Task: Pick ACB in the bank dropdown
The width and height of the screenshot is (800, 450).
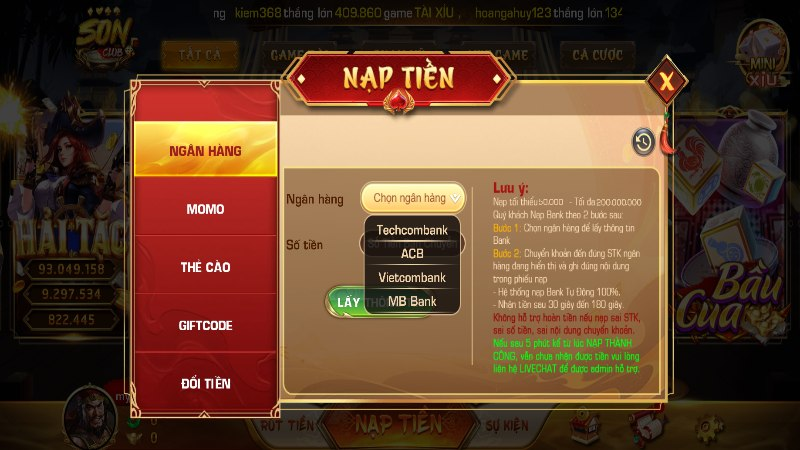Action: (412, 253)
